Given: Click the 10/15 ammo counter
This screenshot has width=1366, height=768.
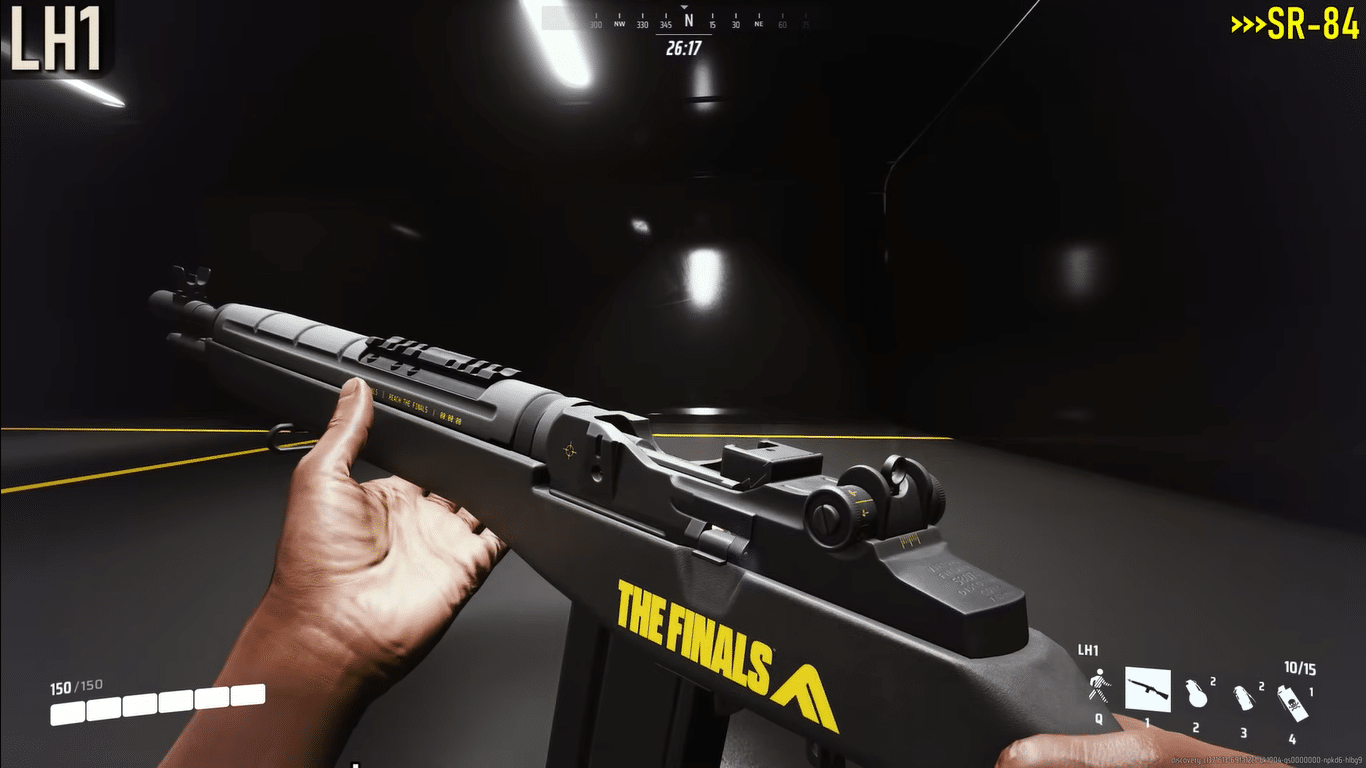Looking at the screenshot, I should (1300, 666).
